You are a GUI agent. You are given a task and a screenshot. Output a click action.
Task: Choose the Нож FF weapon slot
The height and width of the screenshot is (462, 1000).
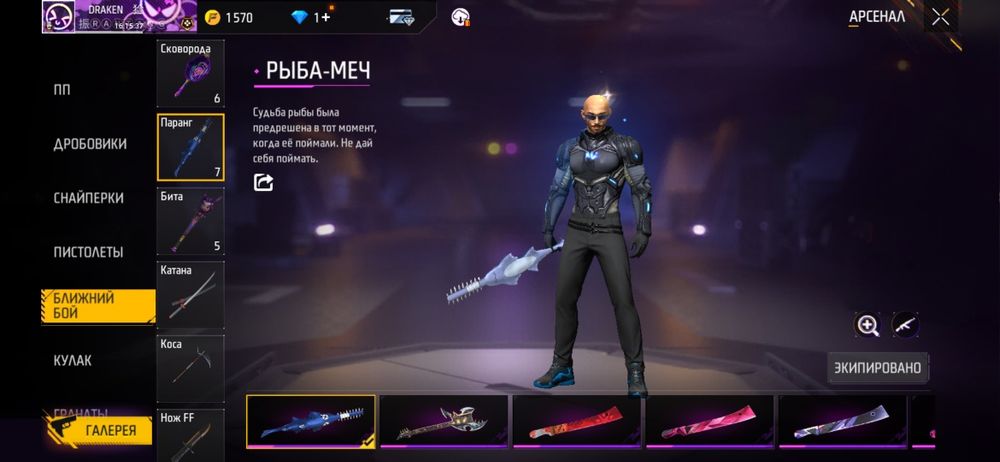point(190,435)
